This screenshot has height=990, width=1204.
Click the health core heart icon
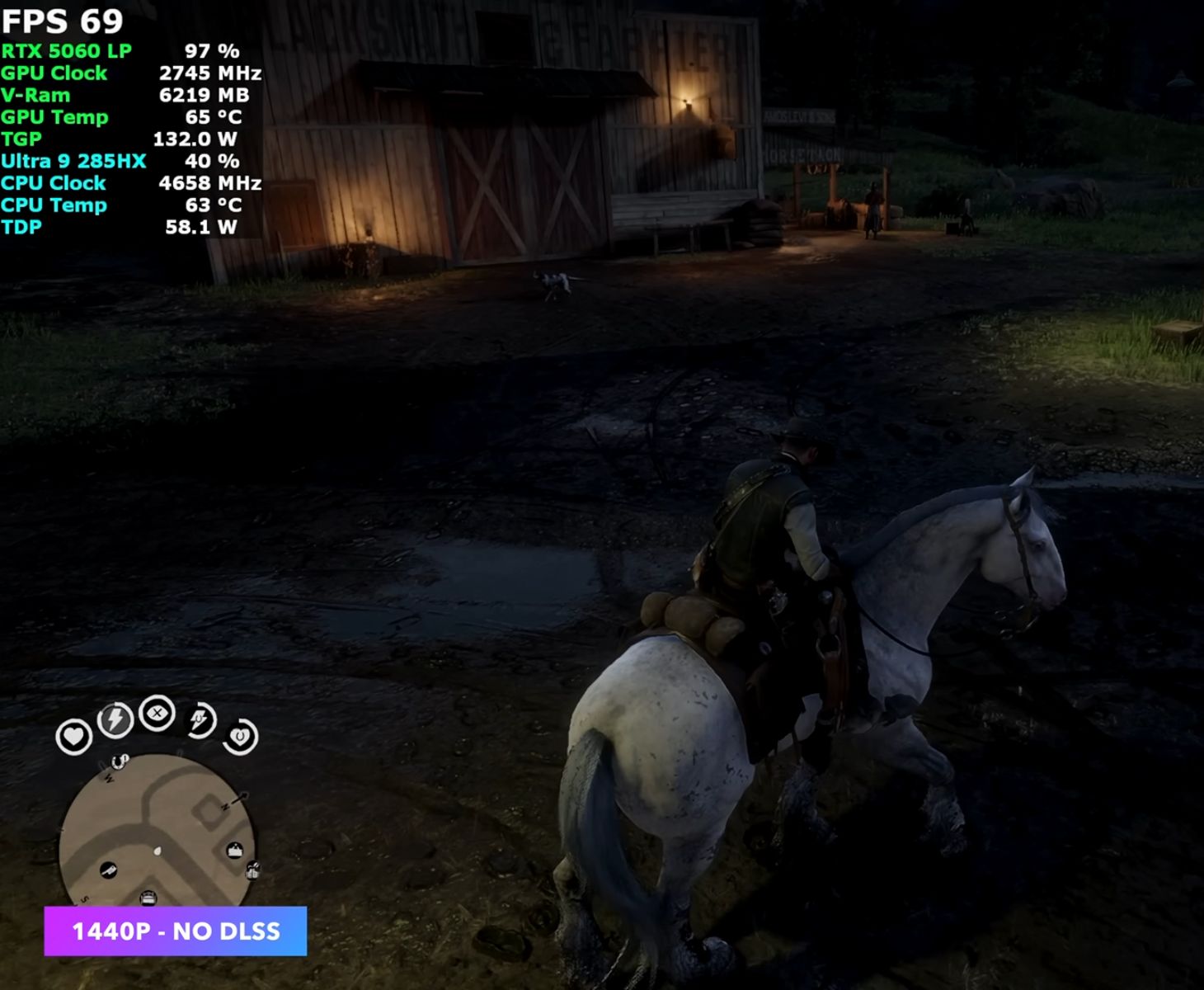point(73,736)
